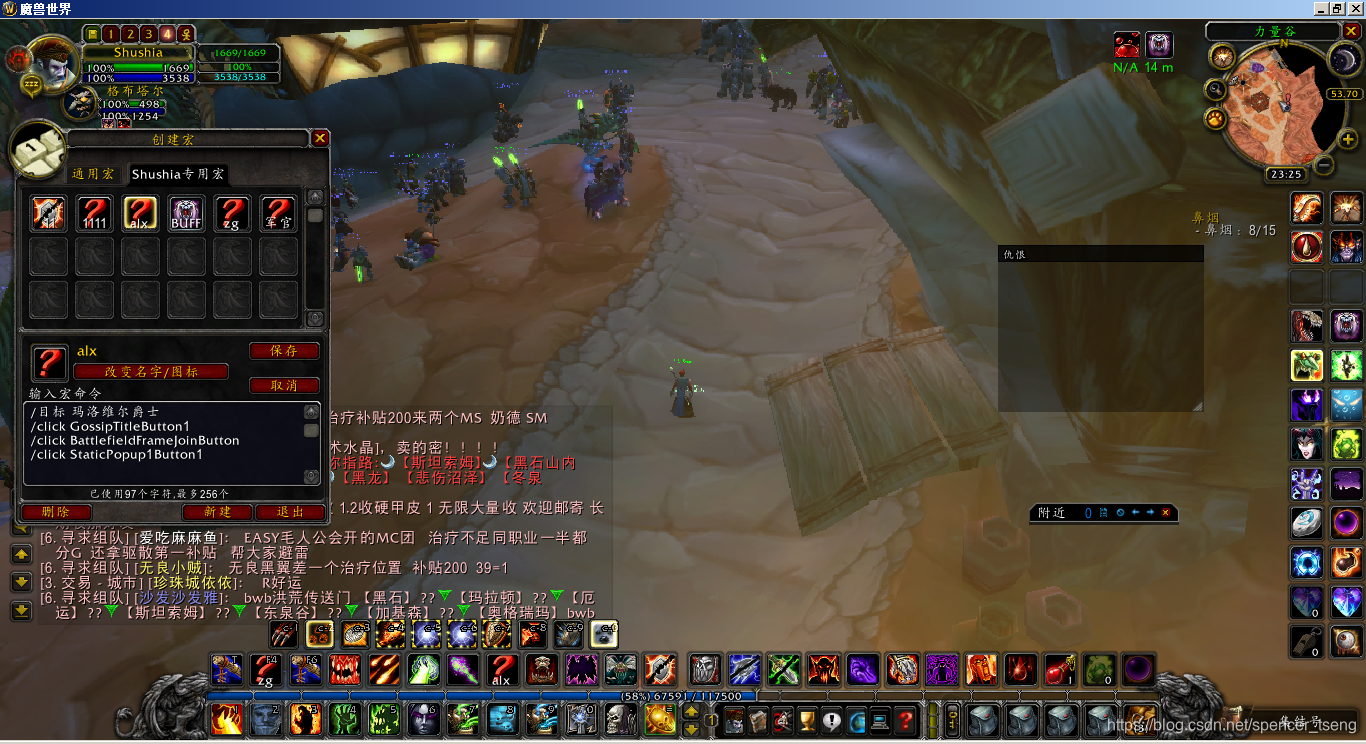Click the left arrow icon on the 附近 panel

click(x=1136, y=512)
